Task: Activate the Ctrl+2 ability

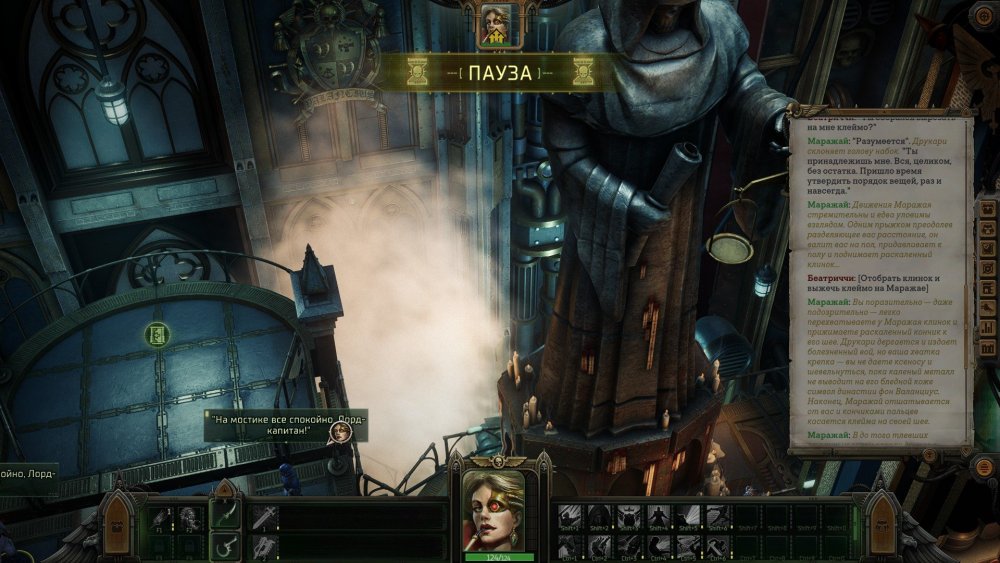Action: pyautogui.click(x=599, y=546)
